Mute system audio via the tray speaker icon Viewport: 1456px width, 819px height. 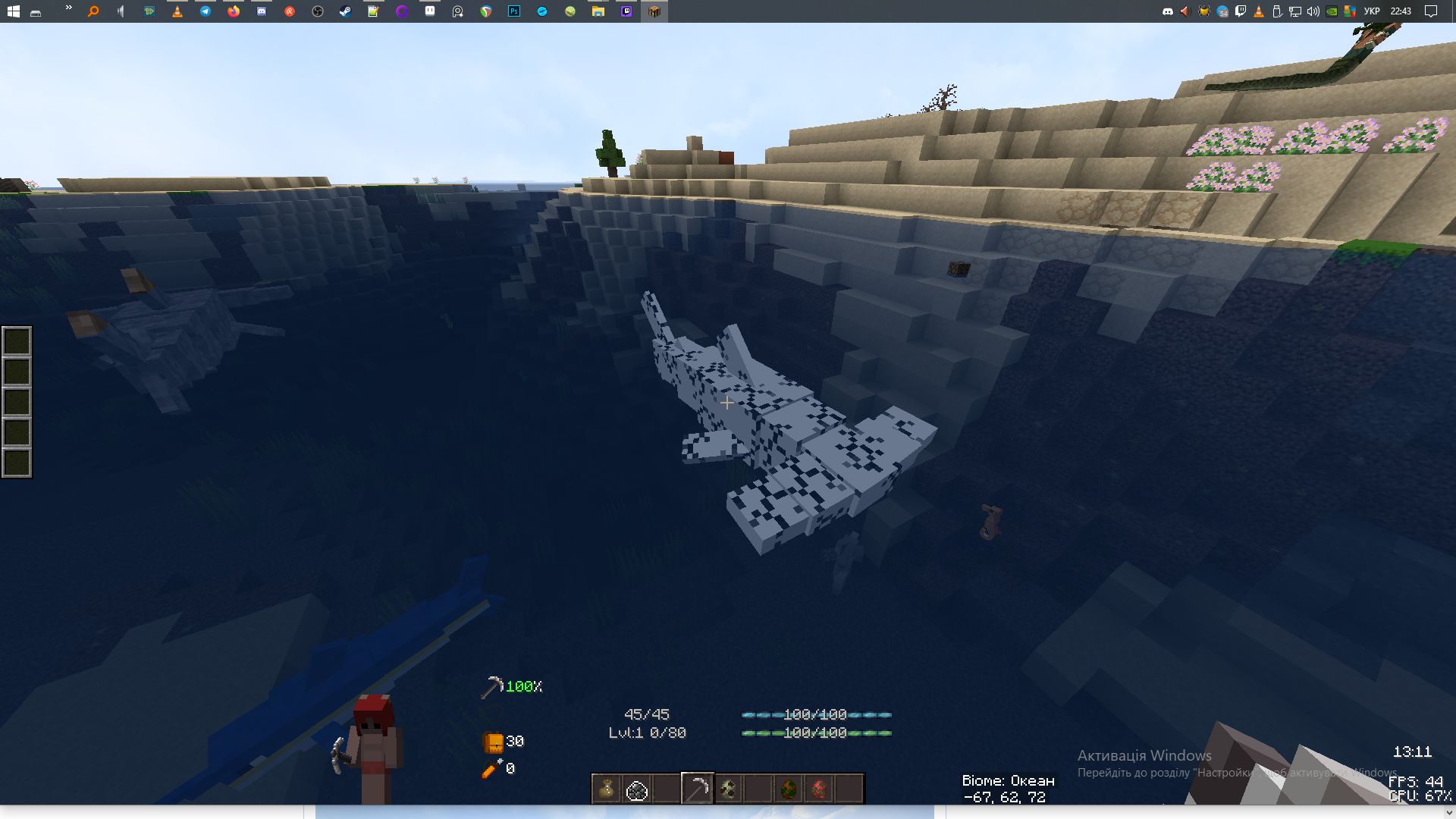(x=1313, y=11)
